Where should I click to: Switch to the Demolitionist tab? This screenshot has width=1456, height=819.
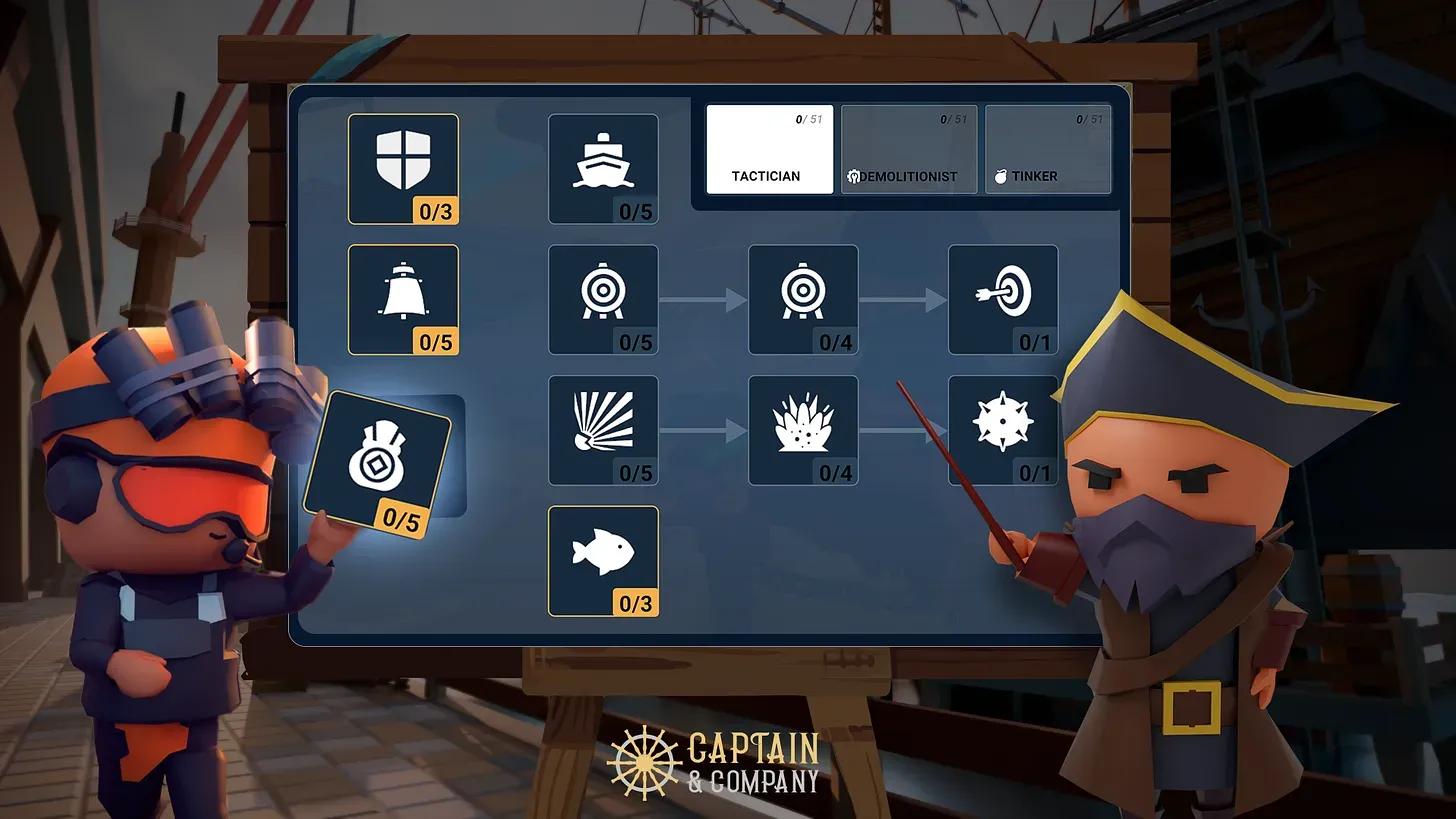908,148
